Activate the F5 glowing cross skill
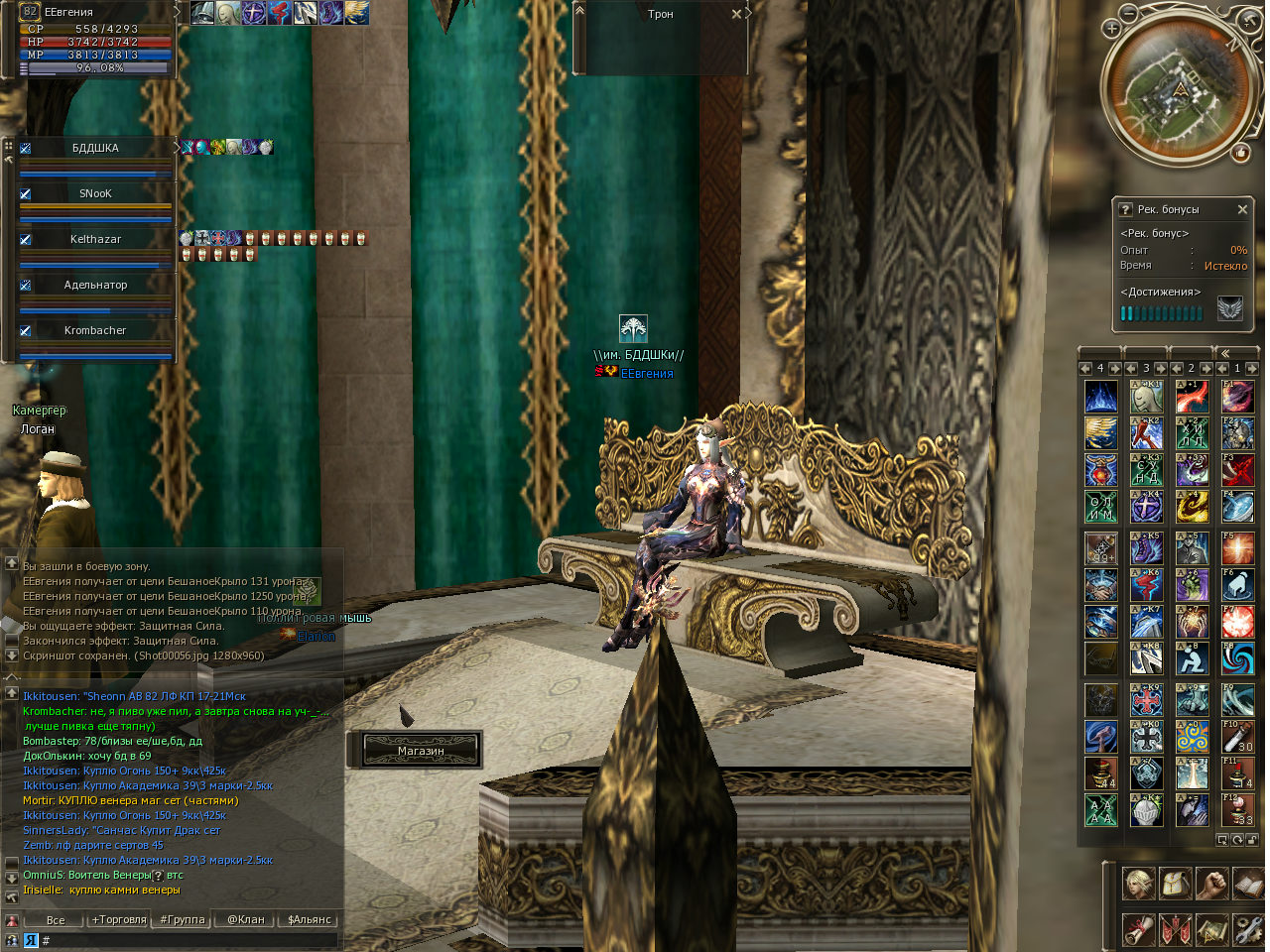This screenshot has width=1270, height=952. (x=1237, y=547)
